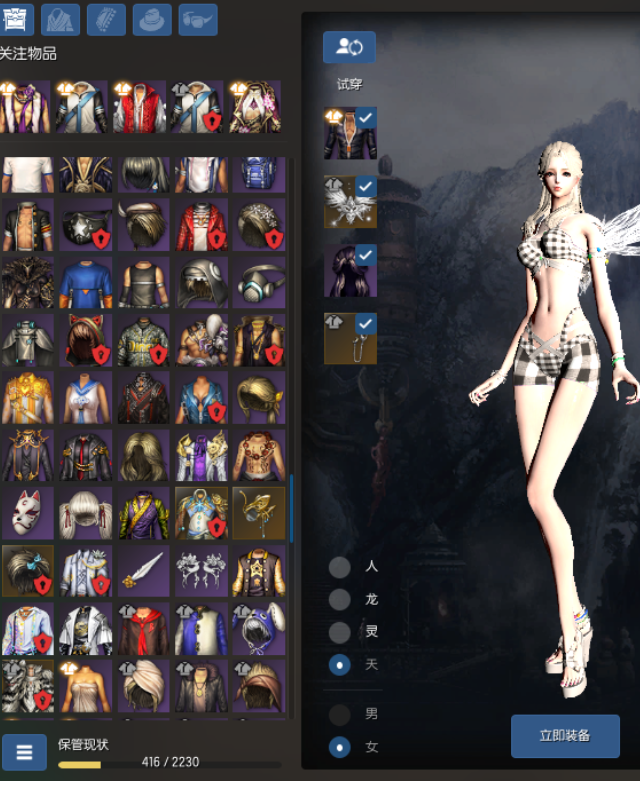Select the 人 race option
640x786 pixels.
340,567
